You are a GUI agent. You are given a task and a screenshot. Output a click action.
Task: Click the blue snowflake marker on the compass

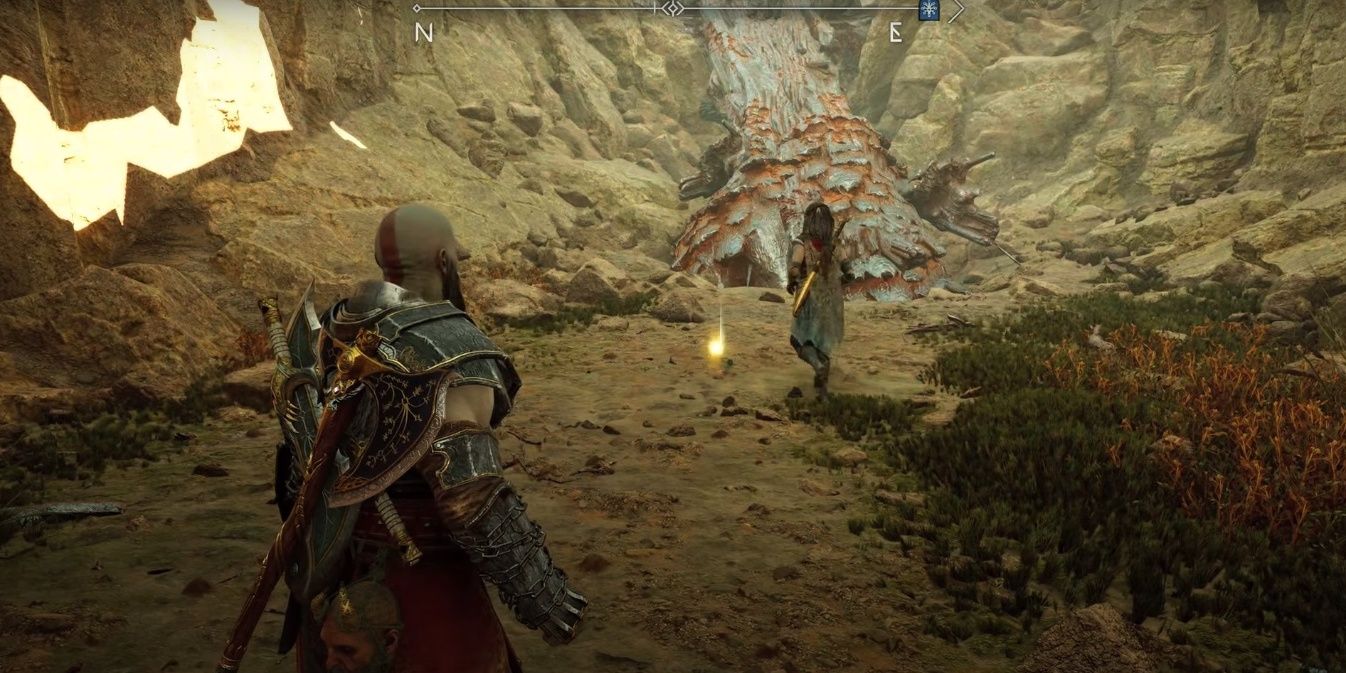pyautogui.click(x=929, y=10)
